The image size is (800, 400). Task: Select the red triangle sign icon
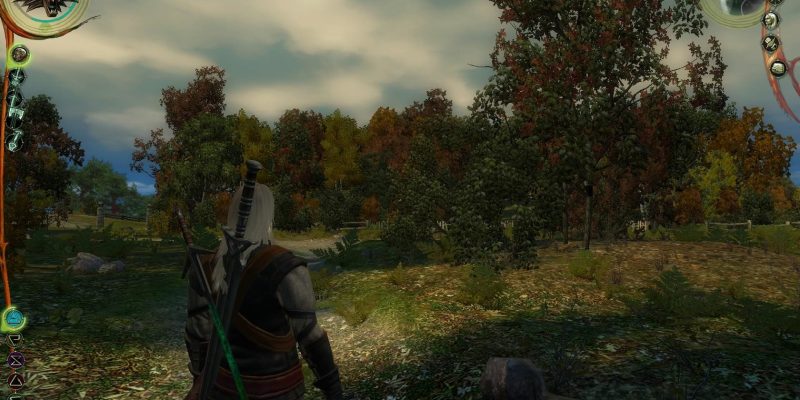pos(15,379)
